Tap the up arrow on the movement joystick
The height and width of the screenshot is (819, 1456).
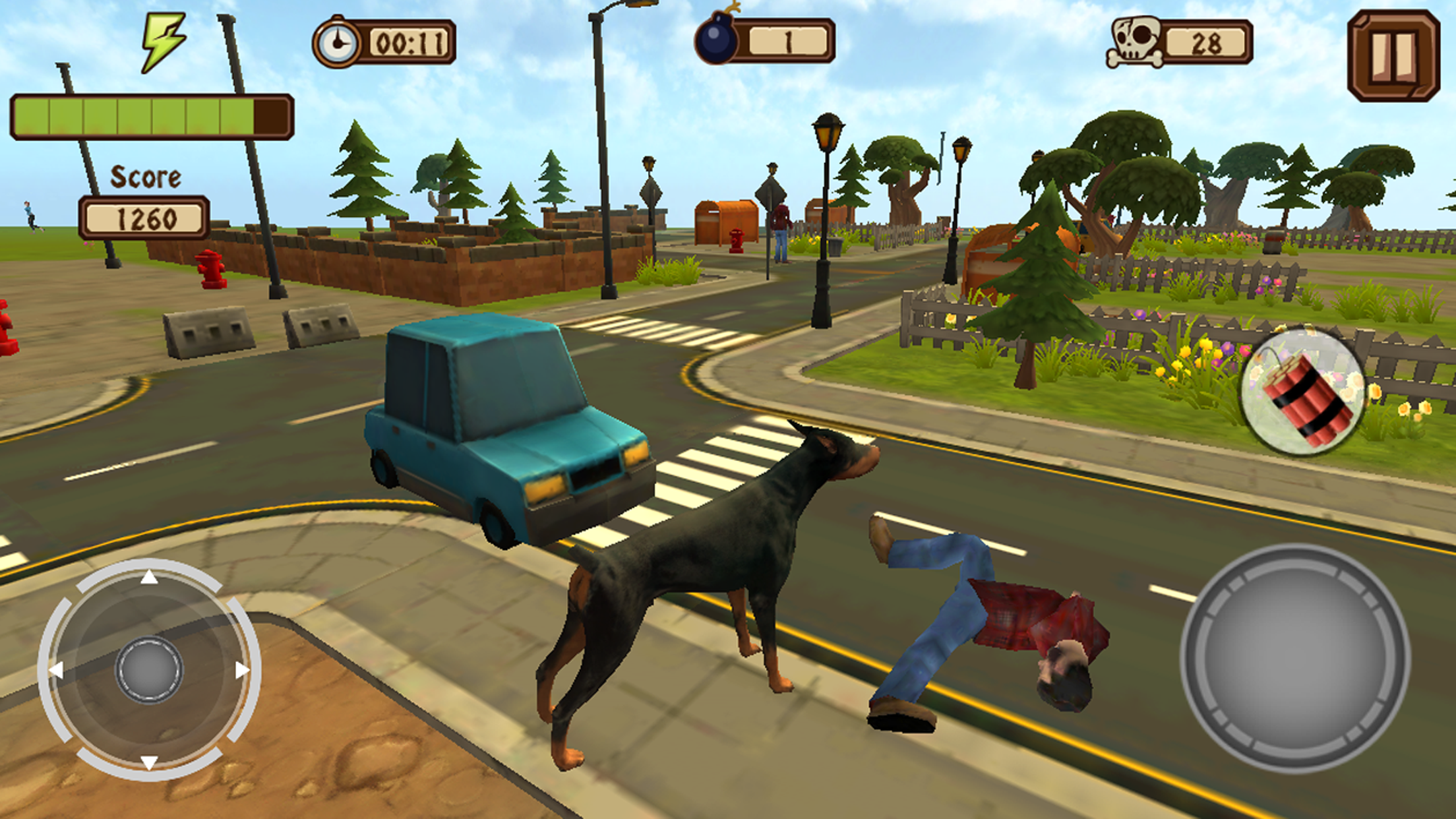149,578
